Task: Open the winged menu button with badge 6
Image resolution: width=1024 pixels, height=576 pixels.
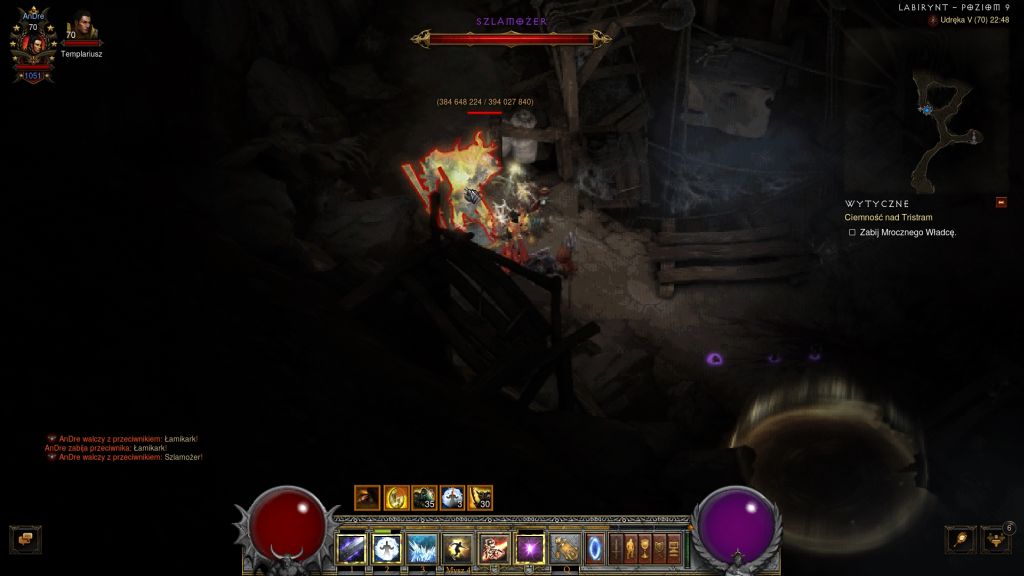Action: click(x=995, y=539)
